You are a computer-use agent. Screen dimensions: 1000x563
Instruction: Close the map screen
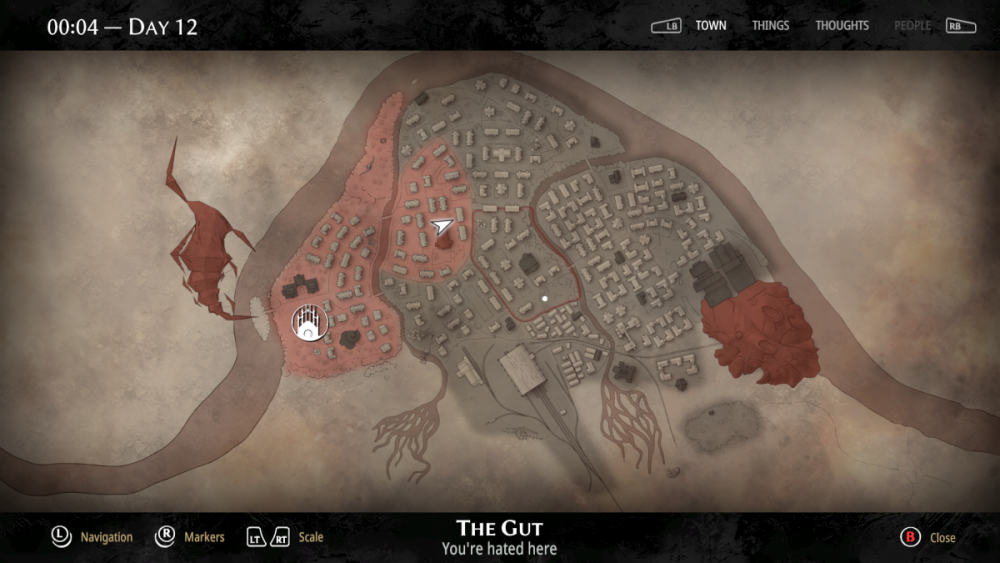929,537
